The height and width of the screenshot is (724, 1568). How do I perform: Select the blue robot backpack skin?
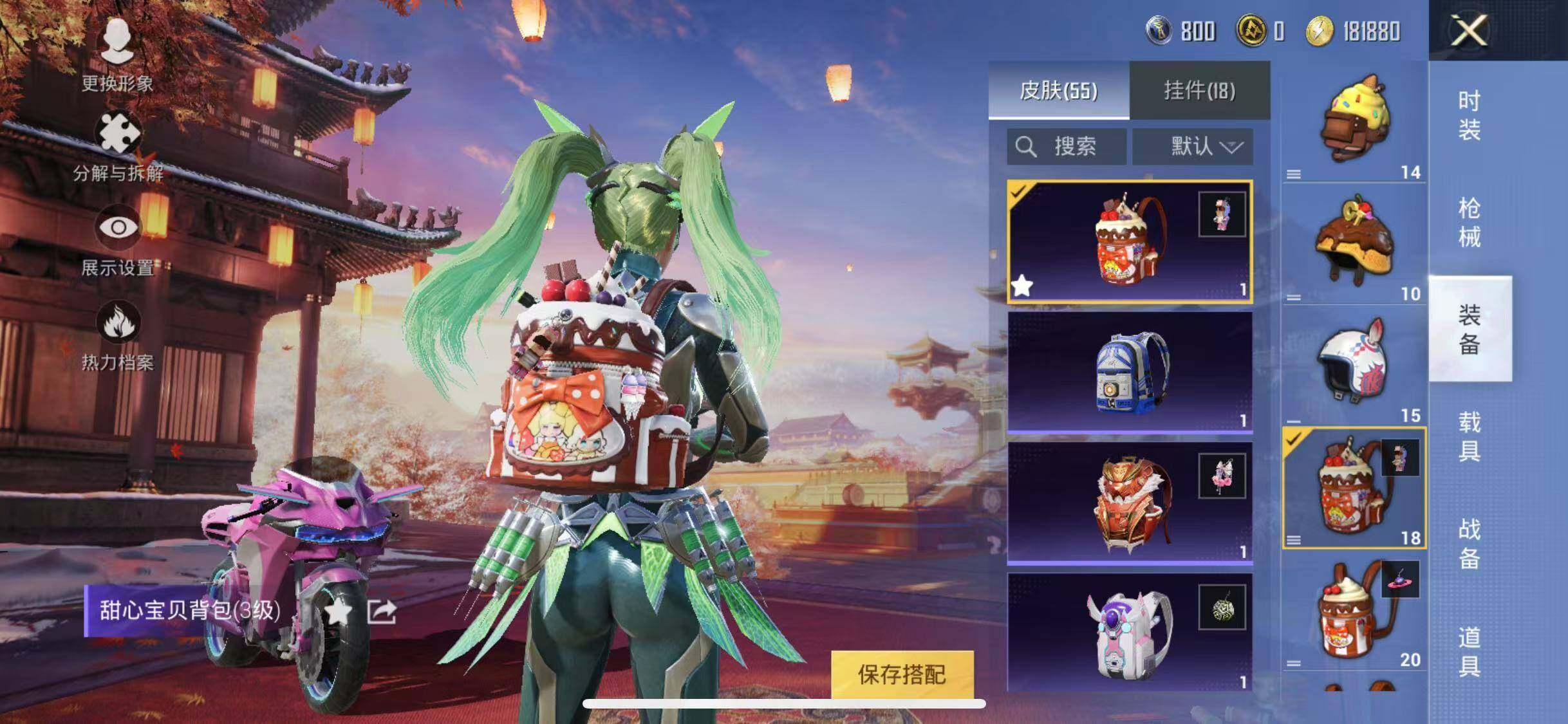1130,372
